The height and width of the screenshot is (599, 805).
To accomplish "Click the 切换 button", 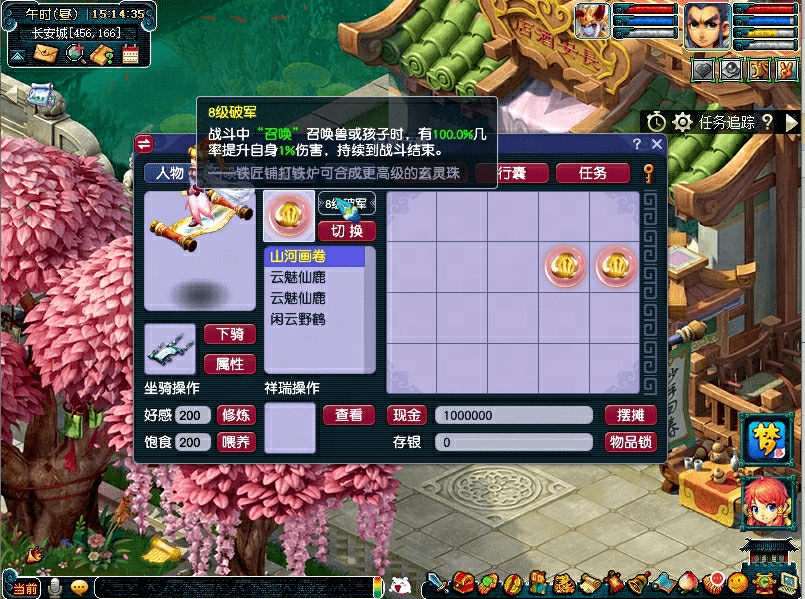I will click(346, 231).
